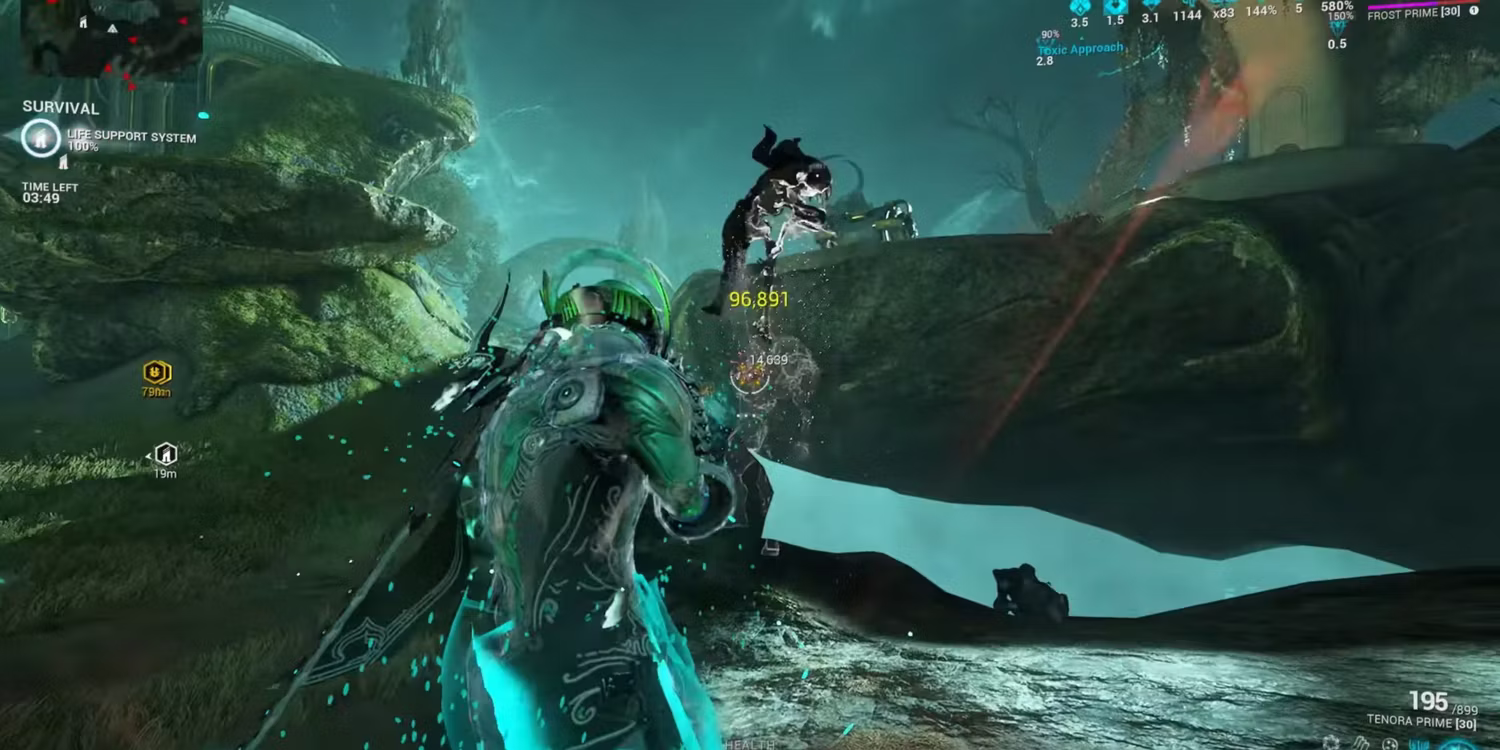Select the Life Support System objective icon

(41, 138)
